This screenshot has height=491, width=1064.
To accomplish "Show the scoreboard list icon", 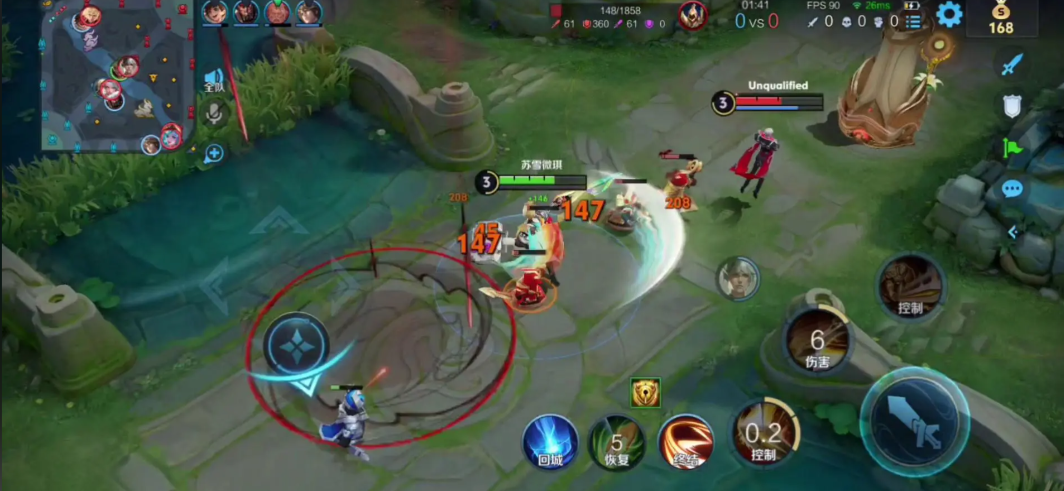I will [x=913, y=21].
